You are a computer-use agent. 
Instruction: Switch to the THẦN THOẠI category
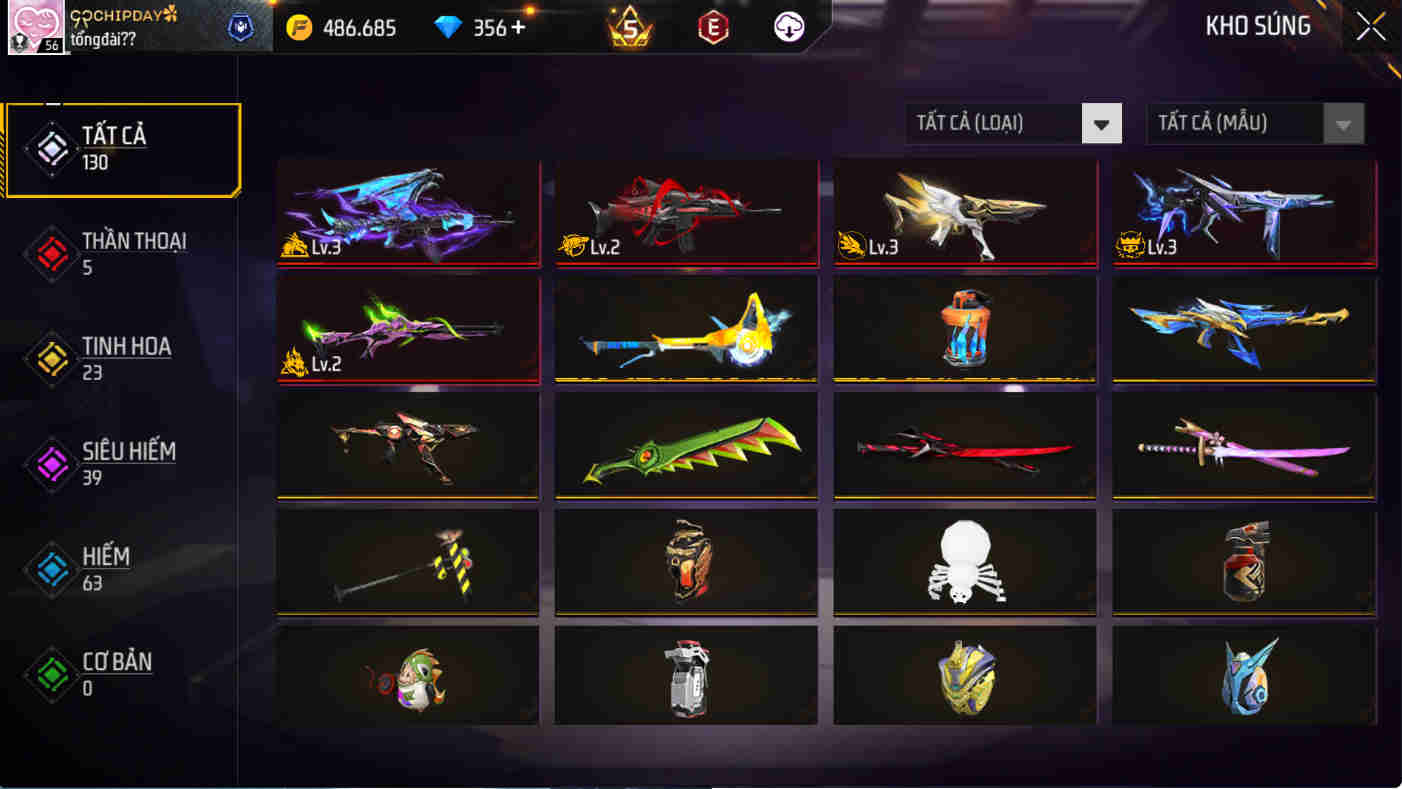[x=117, y=252]
